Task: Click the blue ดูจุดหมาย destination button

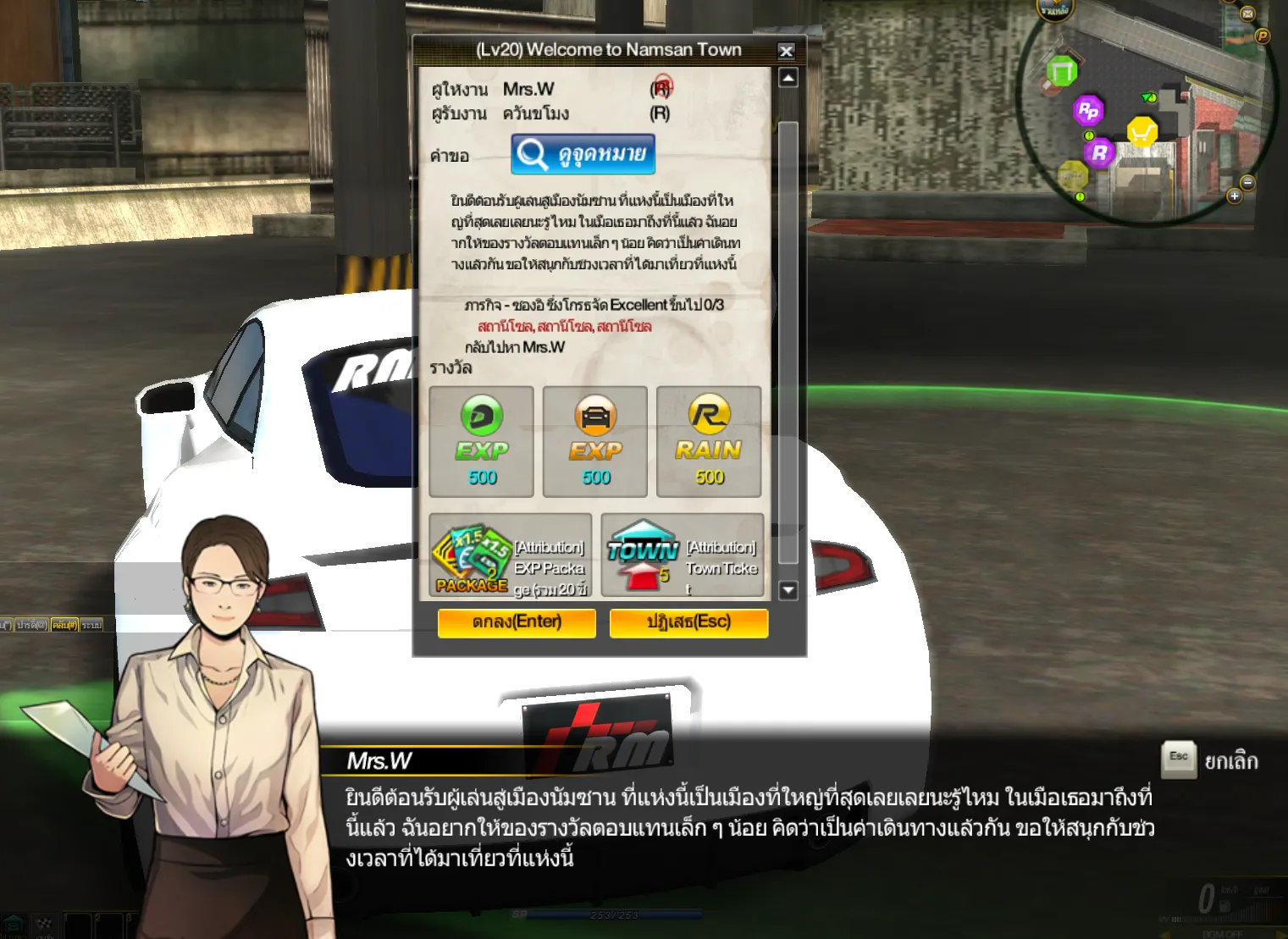Action: coord(583,154)
